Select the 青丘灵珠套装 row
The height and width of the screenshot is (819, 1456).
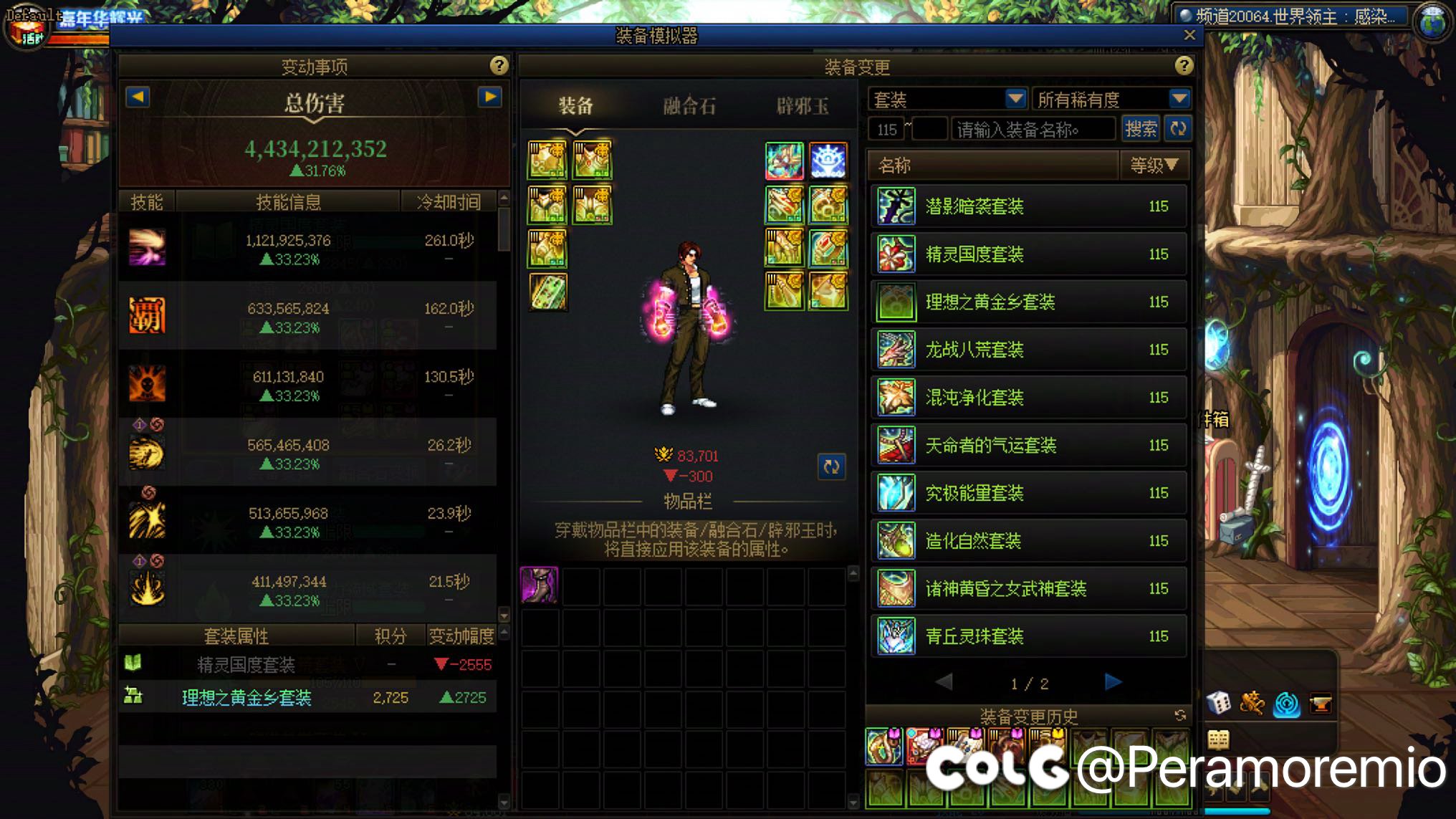tap(1029, 636)
